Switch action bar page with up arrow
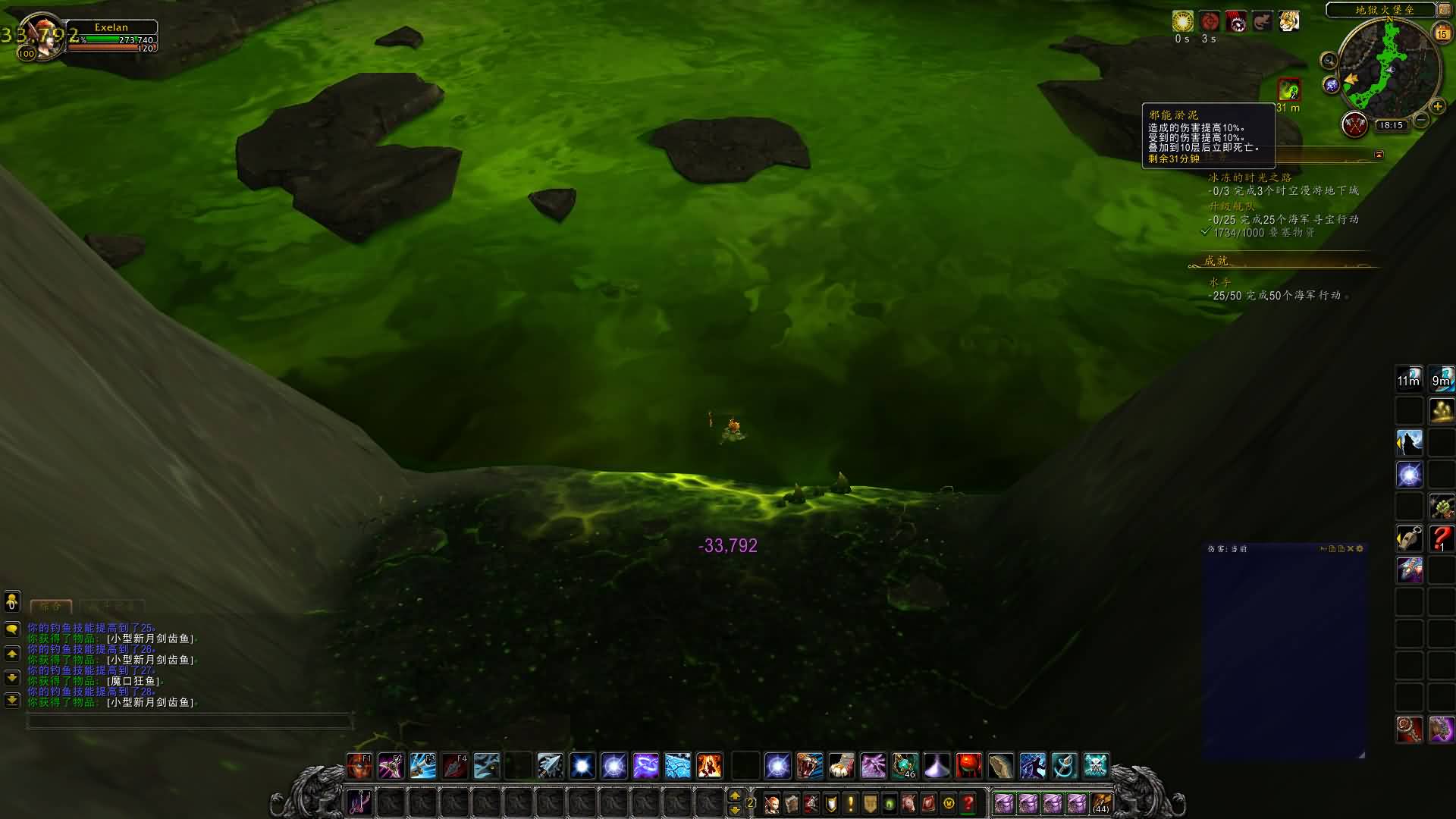1456x819 pixels. 734,795
